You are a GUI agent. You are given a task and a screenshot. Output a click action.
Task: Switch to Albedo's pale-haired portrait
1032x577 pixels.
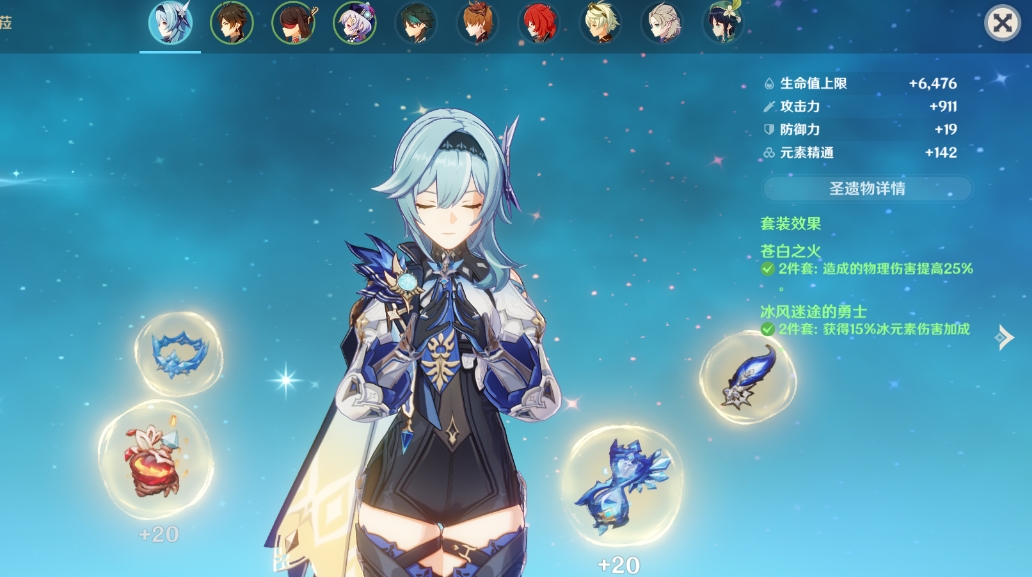pyautogui.click(x=661, y=23)
